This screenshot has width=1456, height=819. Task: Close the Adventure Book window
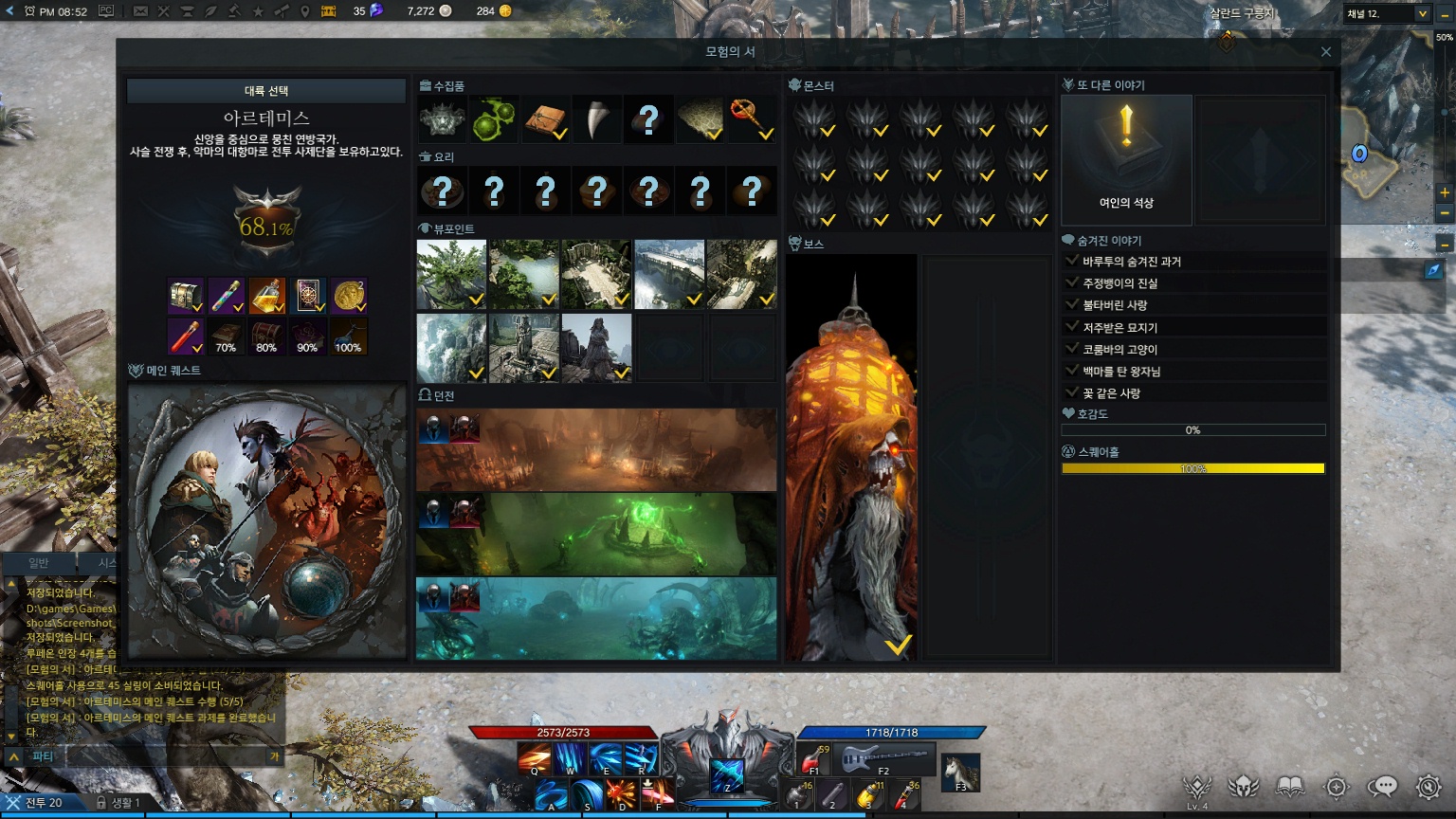(1326, 52)
